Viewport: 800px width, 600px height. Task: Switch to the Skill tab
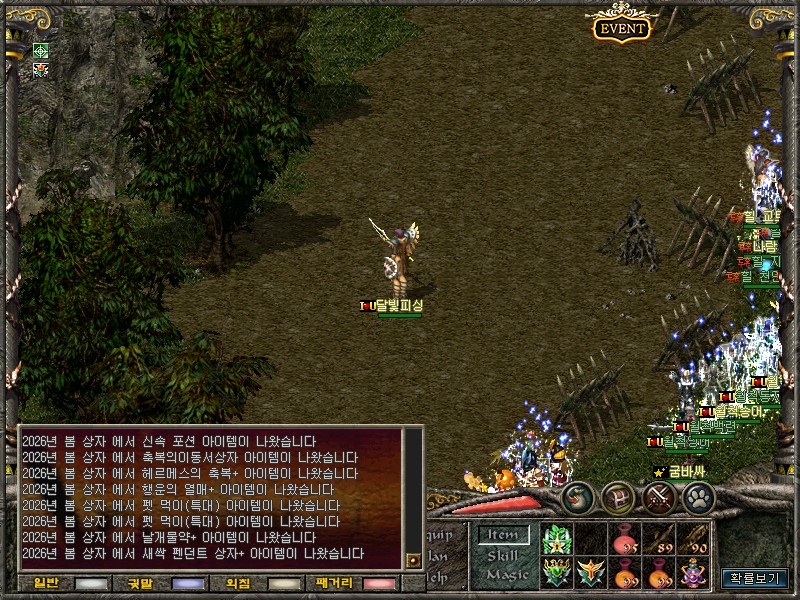coord(502,555)
